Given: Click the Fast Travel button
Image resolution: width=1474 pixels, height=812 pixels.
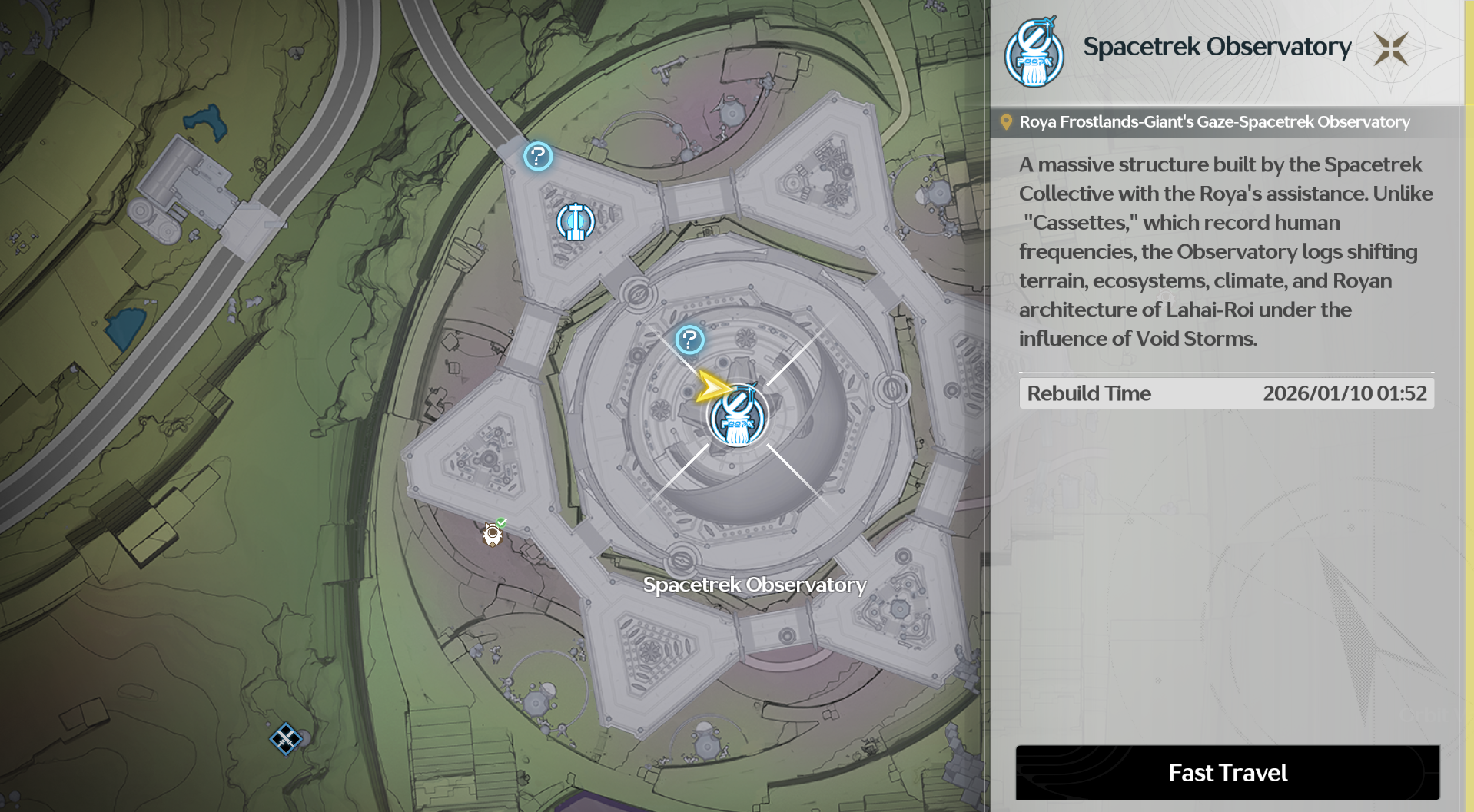Looking at the screenshot, I should [x=1227, y=772].
